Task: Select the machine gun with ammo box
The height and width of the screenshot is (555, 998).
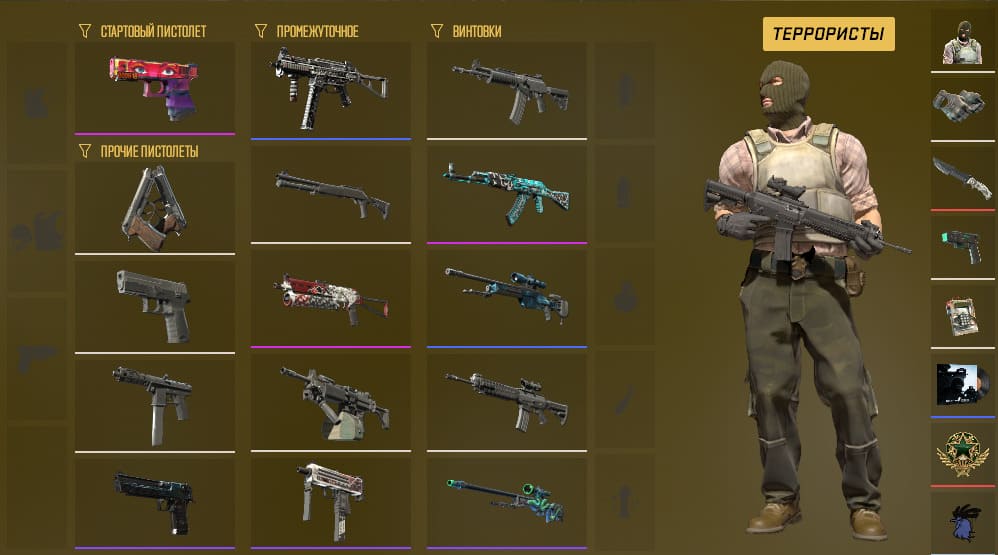Action: click(x=330, y=400)
